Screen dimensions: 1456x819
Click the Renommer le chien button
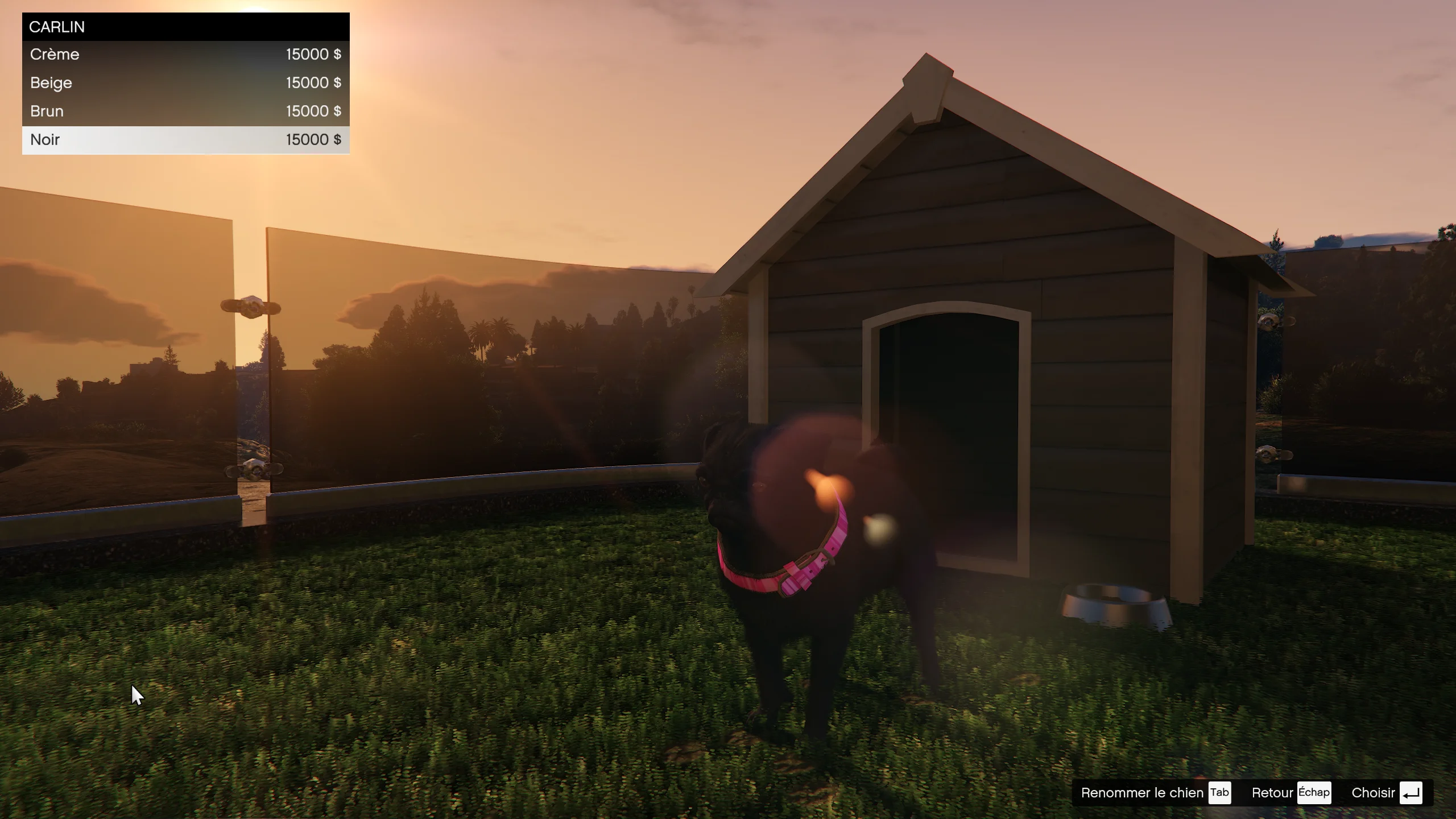point(1155,793)
